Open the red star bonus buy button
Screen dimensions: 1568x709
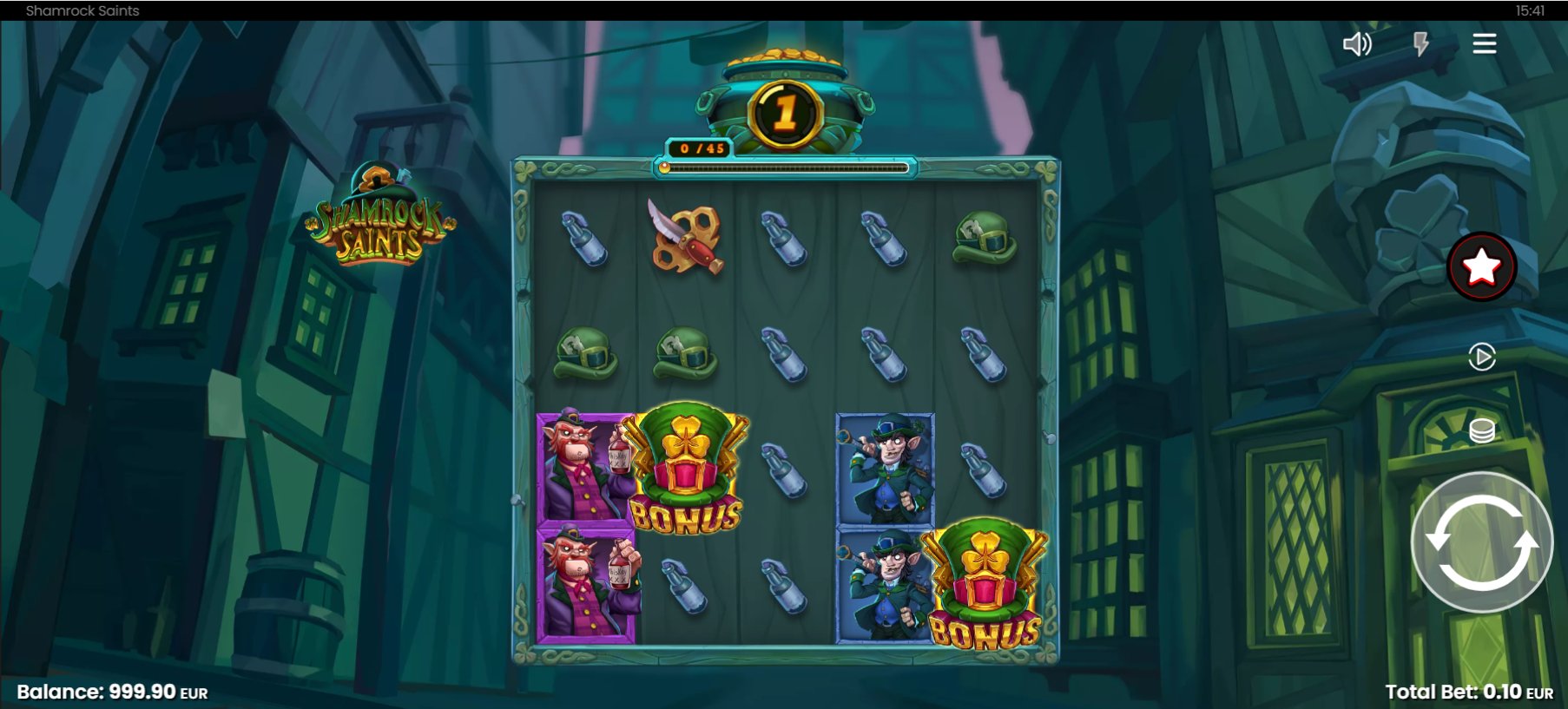click(x=1481, y=266)
